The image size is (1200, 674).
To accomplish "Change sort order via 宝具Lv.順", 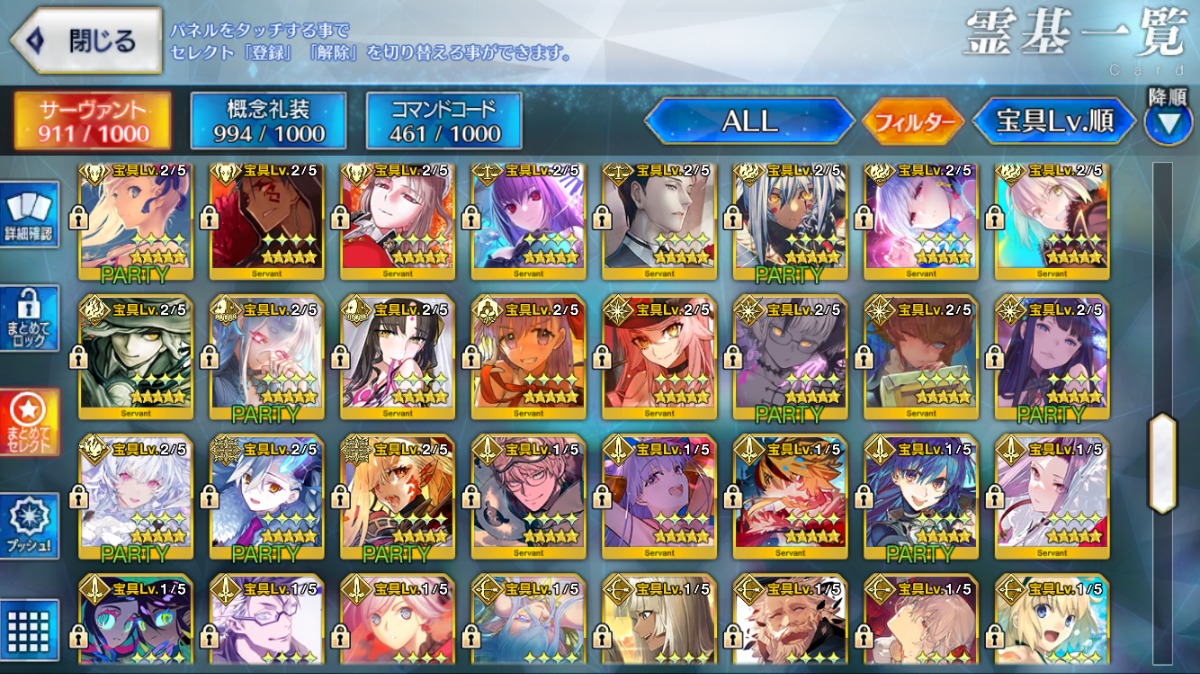I will [1055, 122].
